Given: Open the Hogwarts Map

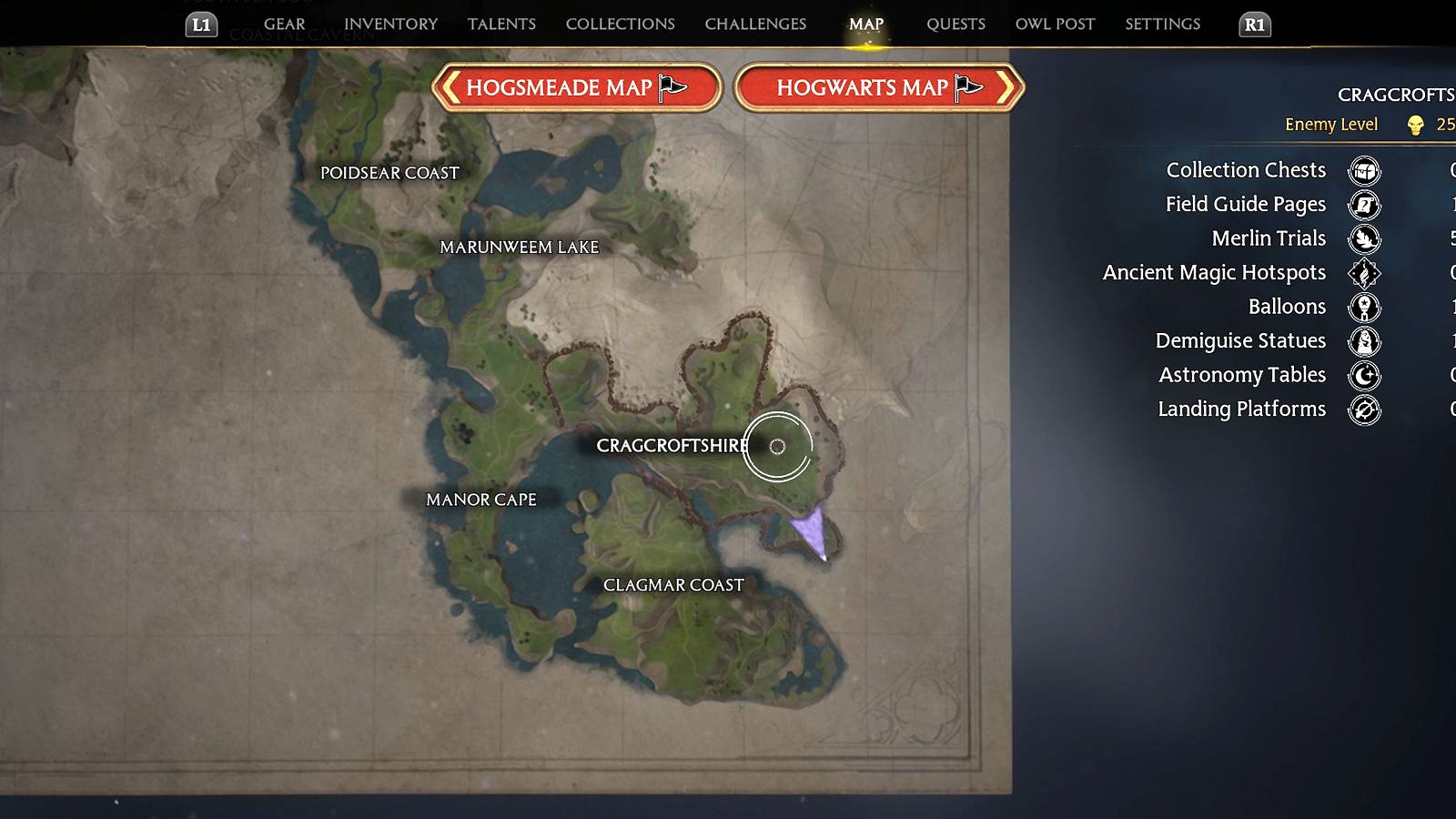Looking at the screenshot, I should pyautogui.click(x=876, y=87).
